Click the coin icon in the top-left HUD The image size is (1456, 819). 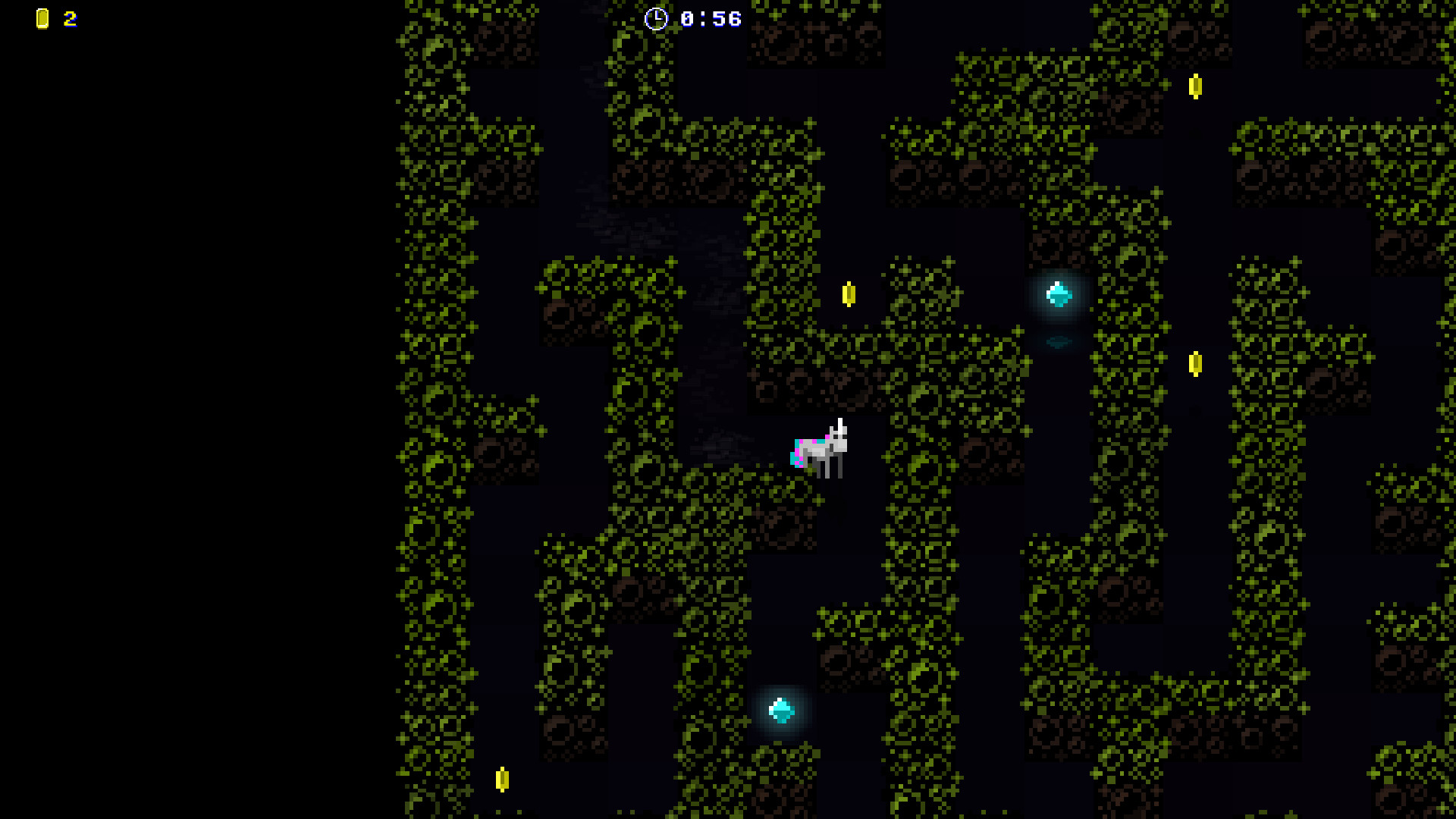42,19
